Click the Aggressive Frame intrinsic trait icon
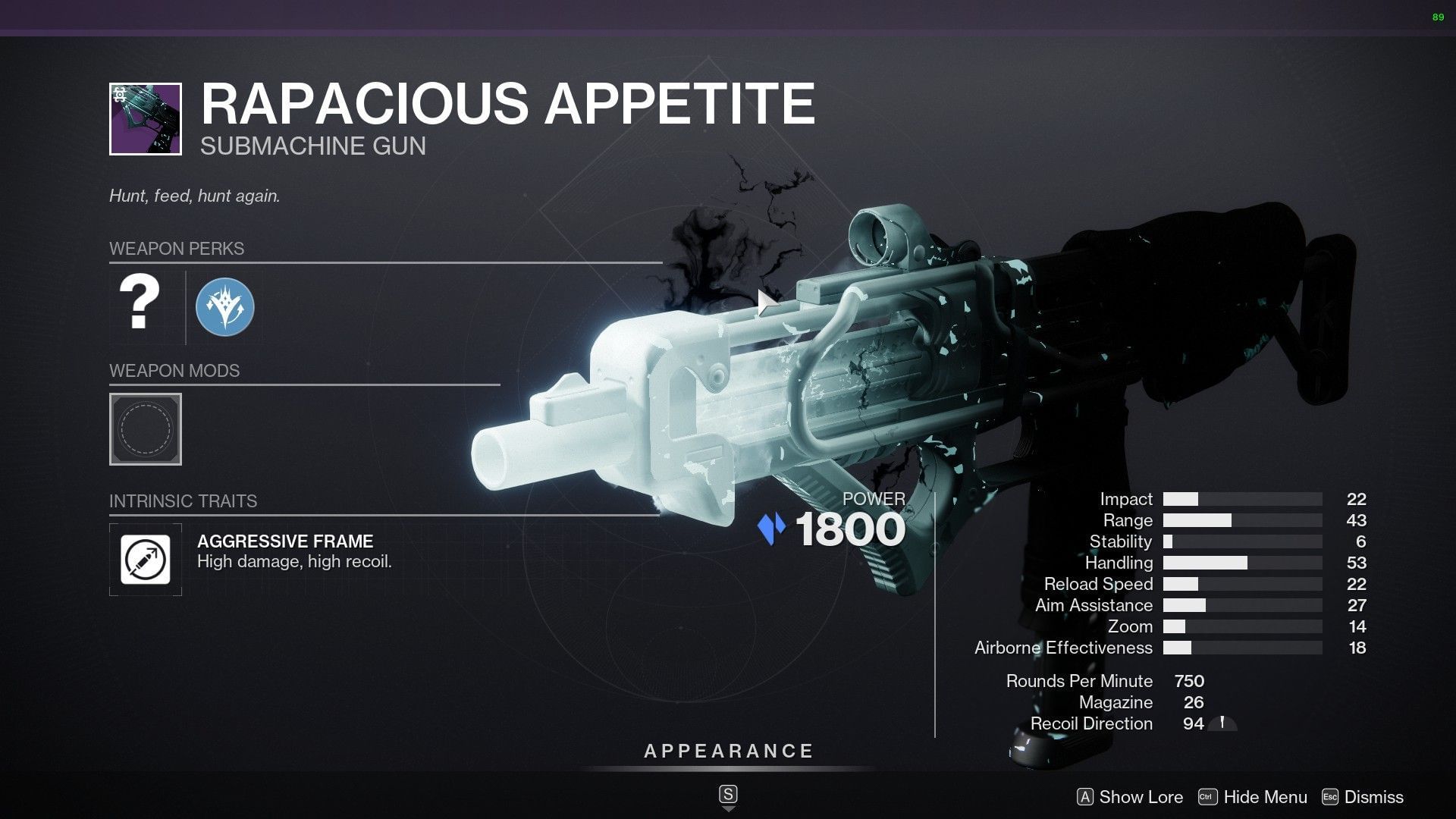This screenshot has height=819, width=1456. pyautogui.click(x=145, y=560)
